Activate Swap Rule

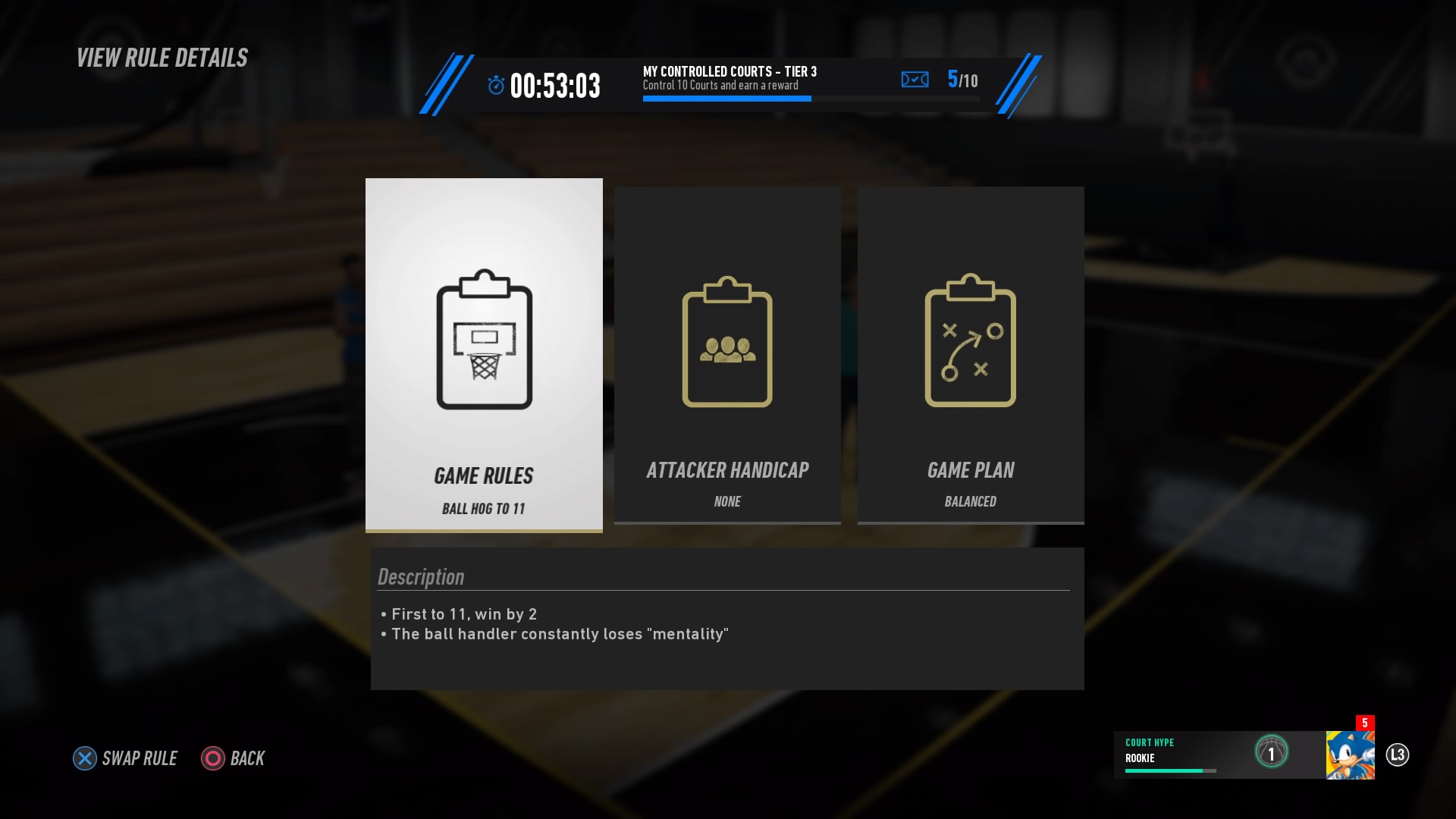tap(124, 758)
